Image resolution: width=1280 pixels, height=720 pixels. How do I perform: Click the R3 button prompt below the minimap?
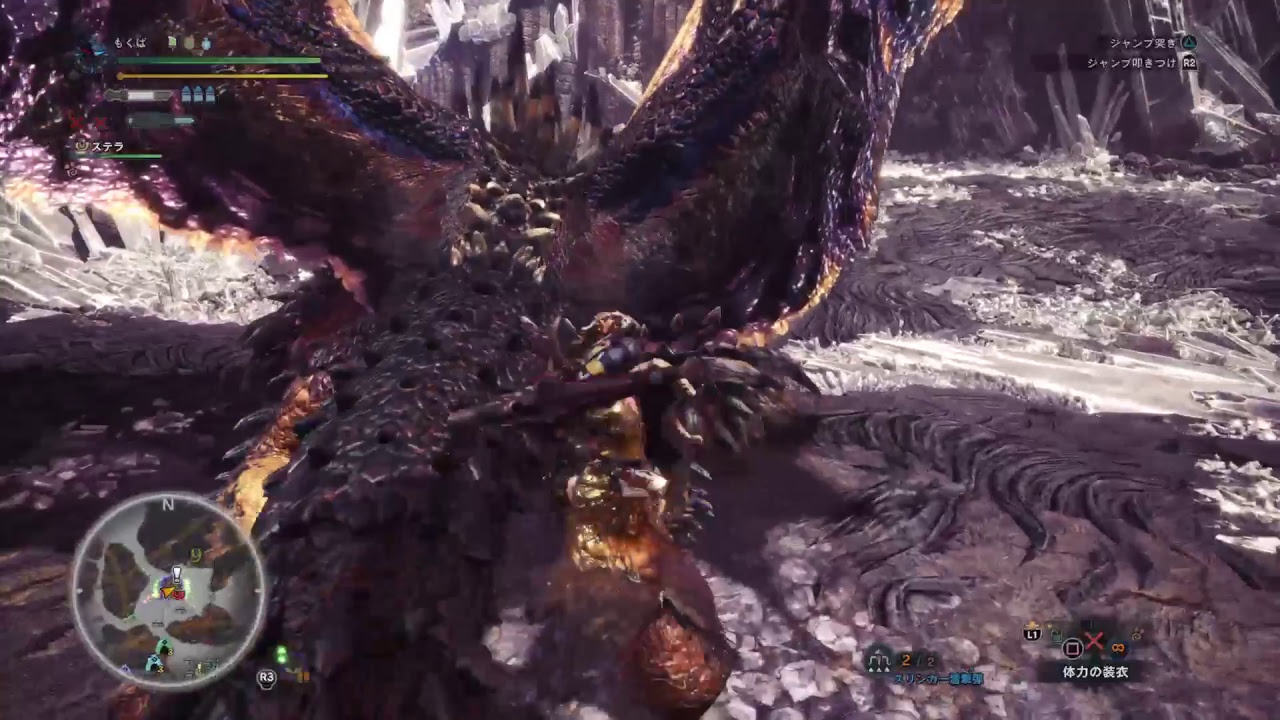[x=266, y=677]
